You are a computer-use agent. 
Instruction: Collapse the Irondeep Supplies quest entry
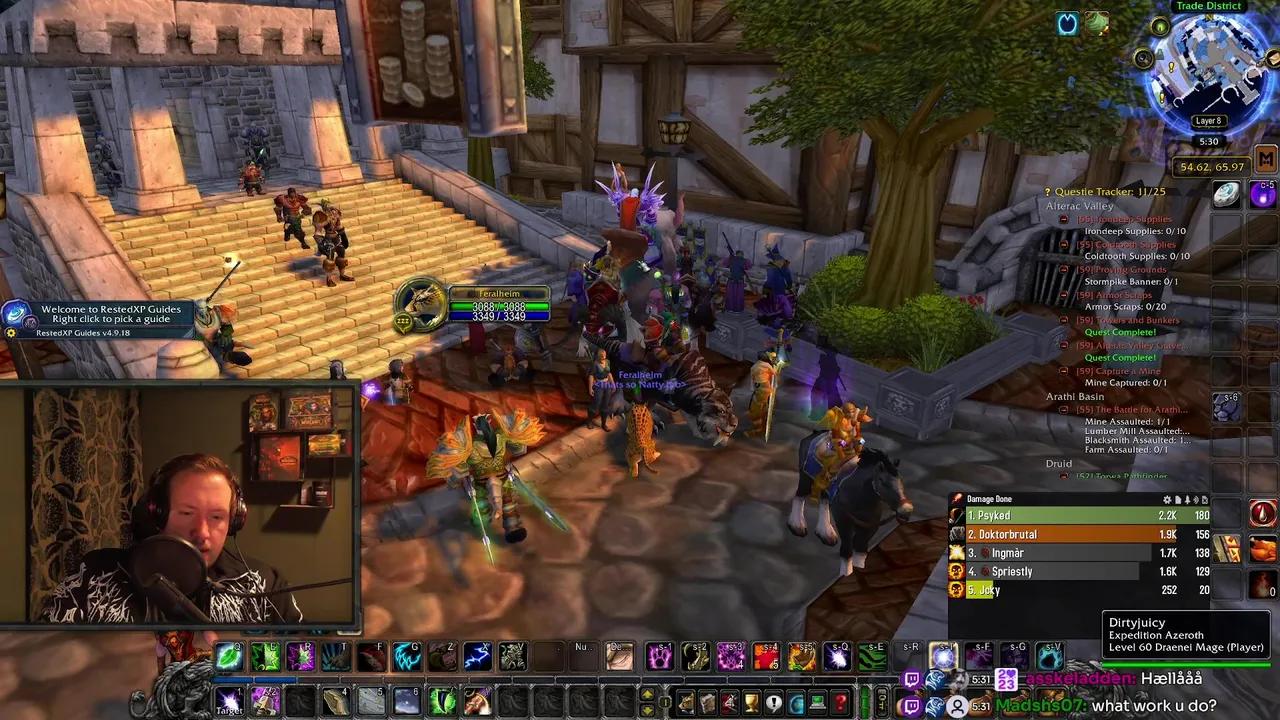(1064, 219)
